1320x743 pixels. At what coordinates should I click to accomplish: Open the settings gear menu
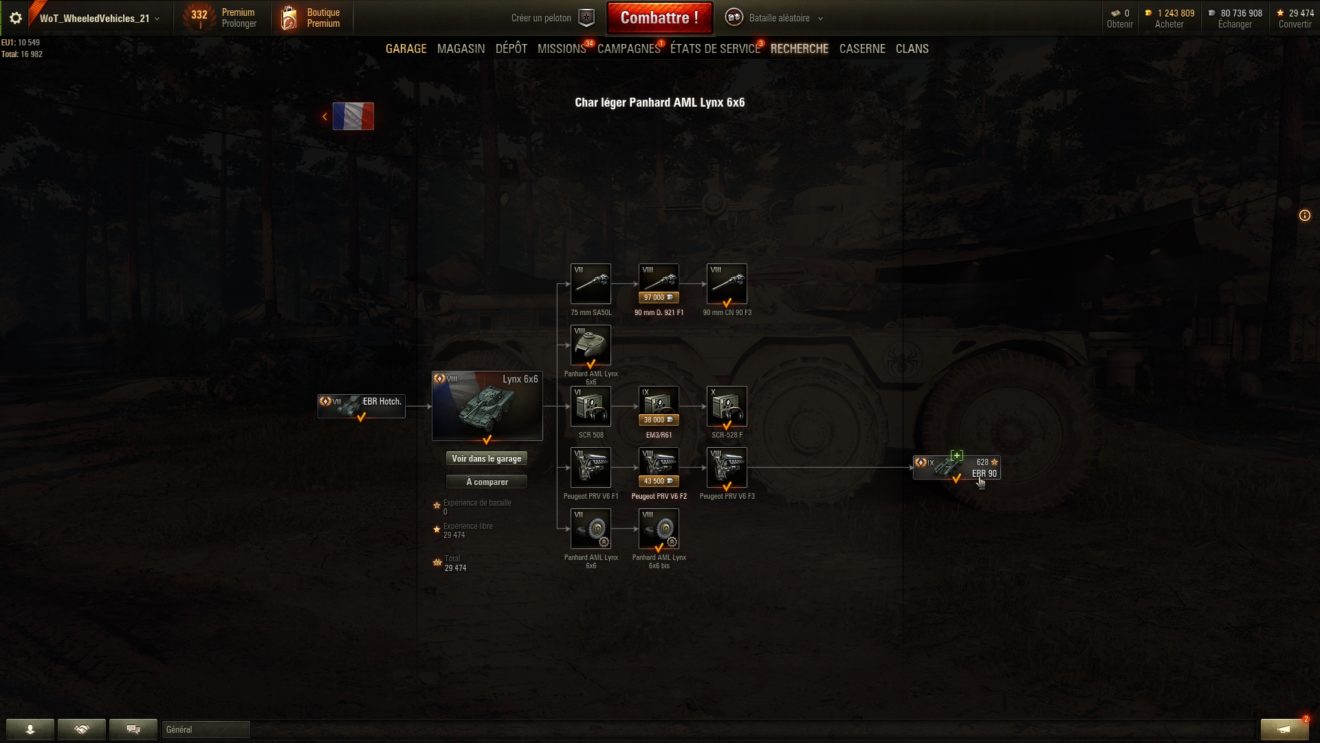tap(15, 18)
